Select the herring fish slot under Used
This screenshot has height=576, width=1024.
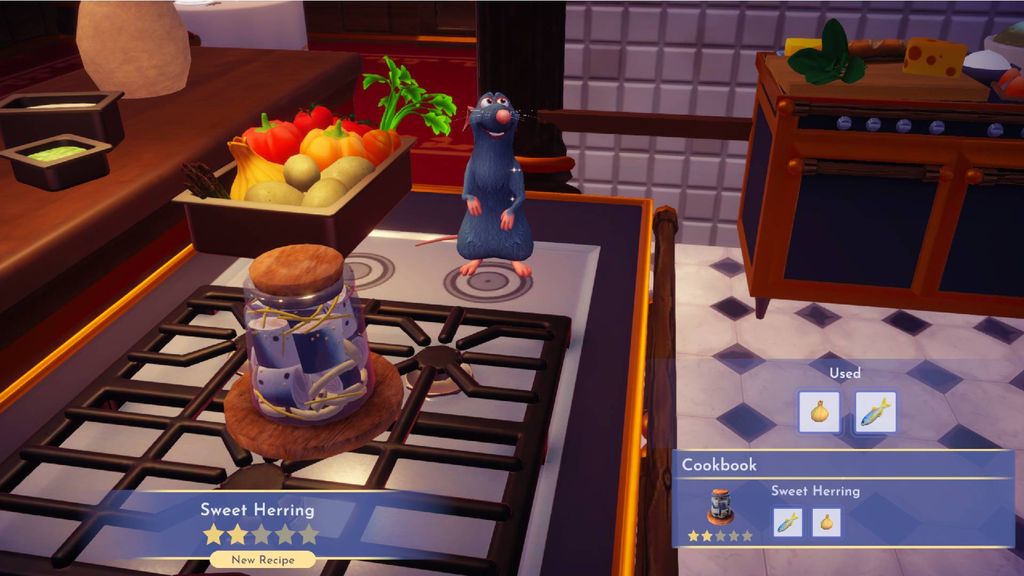pos(876,411)
